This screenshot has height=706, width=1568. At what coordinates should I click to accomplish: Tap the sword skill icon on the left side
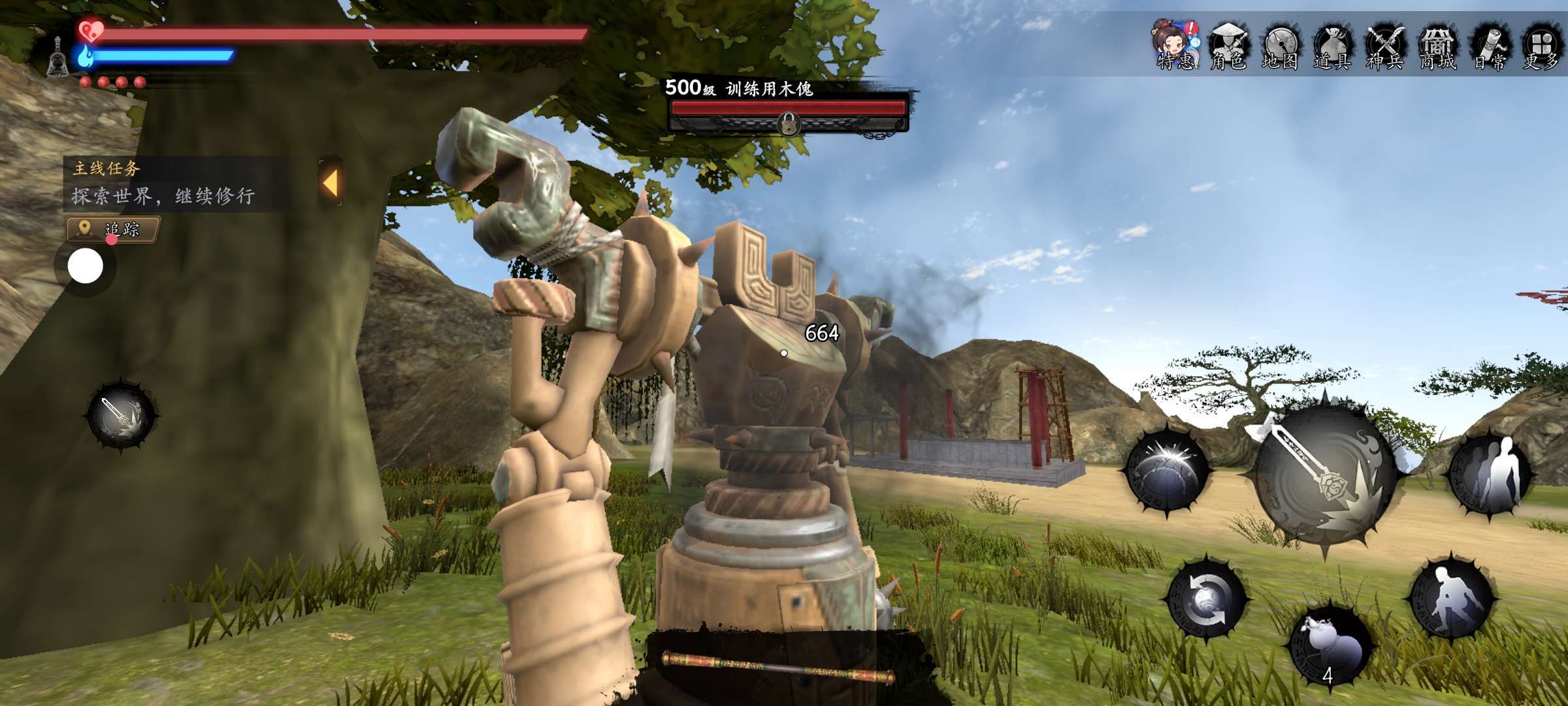coord(122,415)
